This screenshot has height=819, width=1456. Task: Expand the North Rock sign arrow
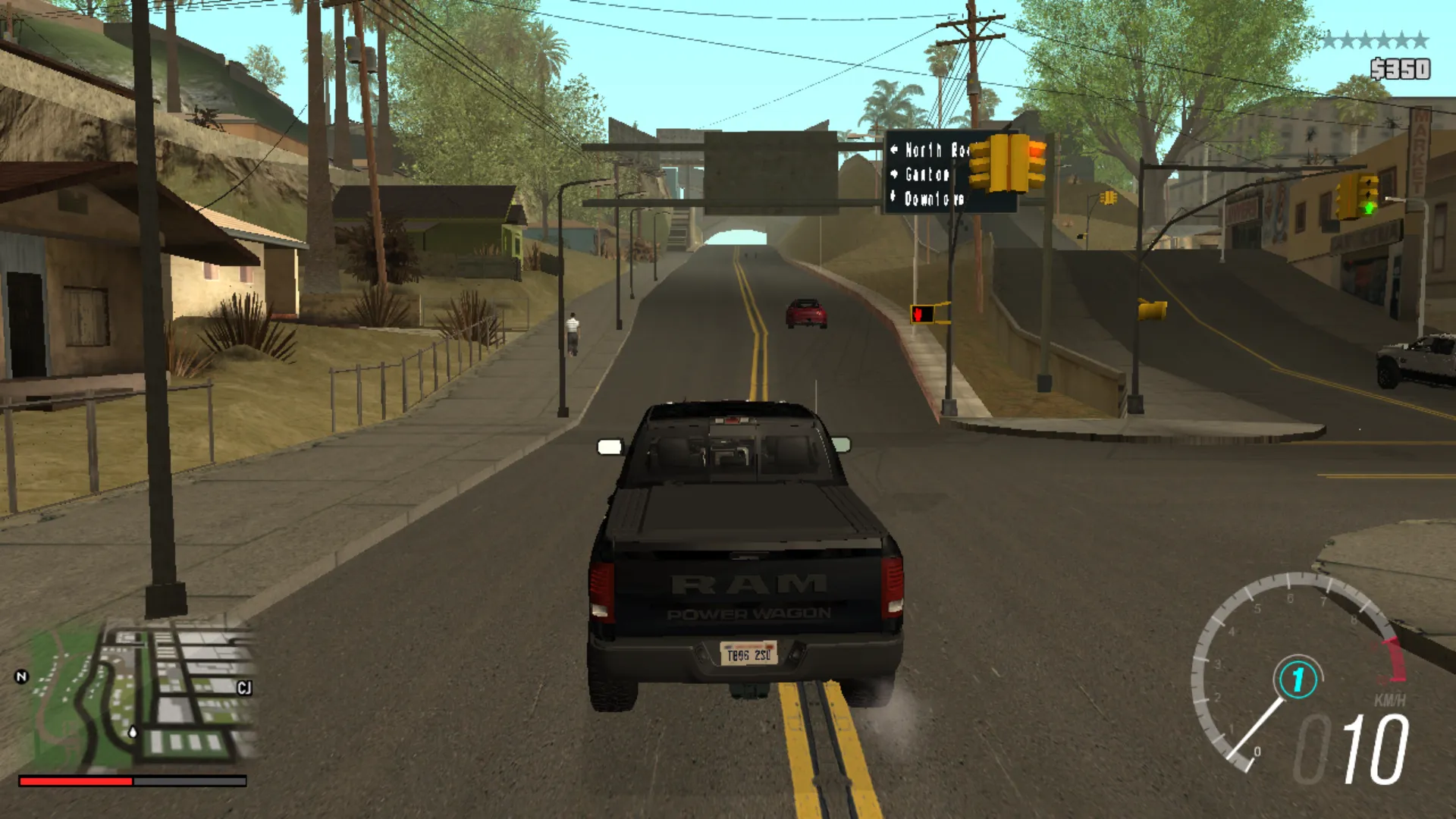895,149
